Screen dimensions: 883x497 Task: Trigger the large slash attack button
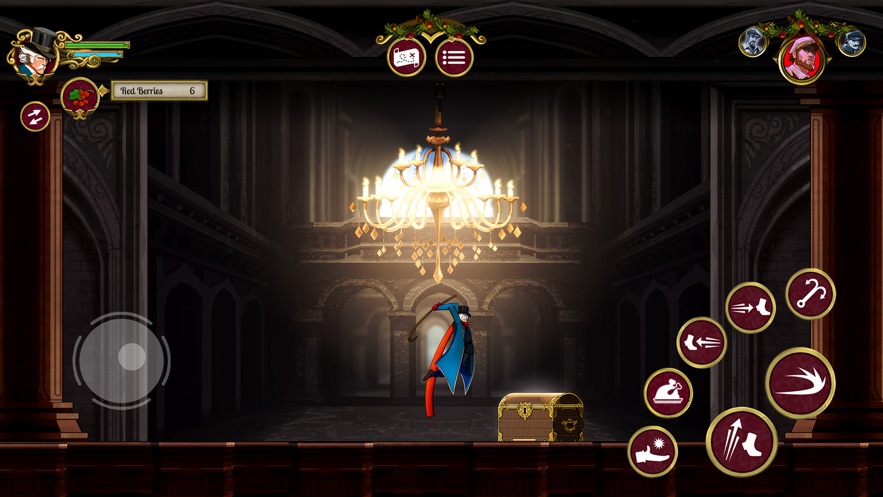(800, 383)
